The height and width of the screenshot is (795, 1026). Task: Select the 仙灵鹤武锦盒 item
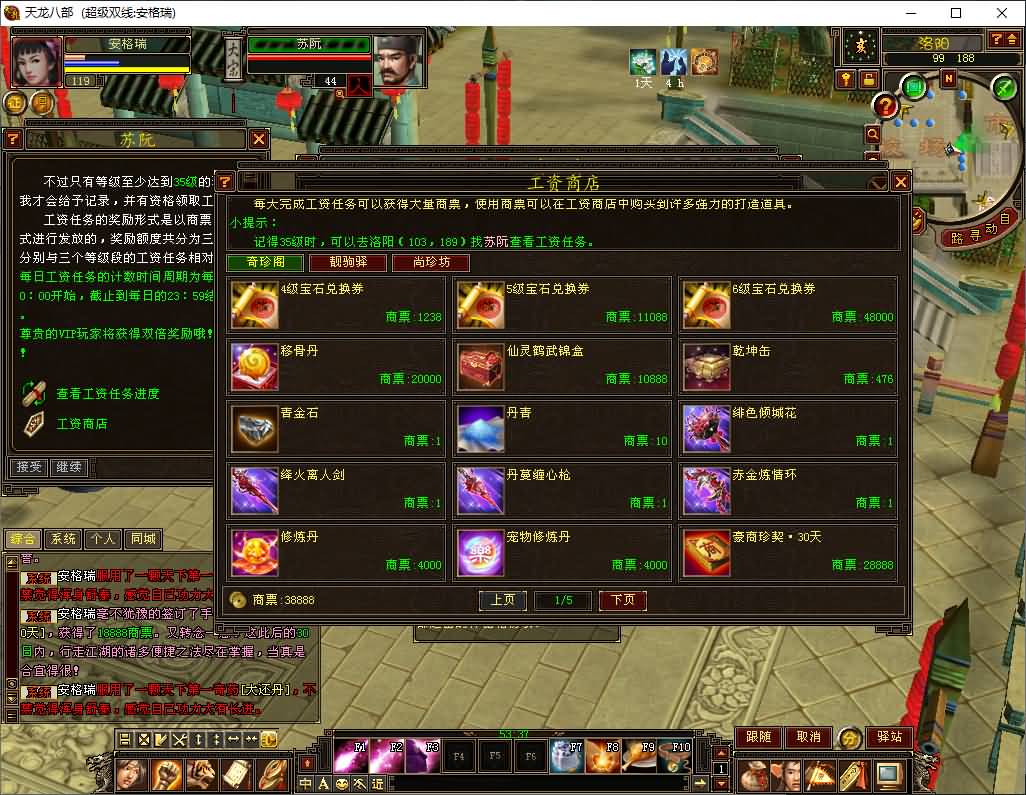pyautogui.click(x=562, y=366)
